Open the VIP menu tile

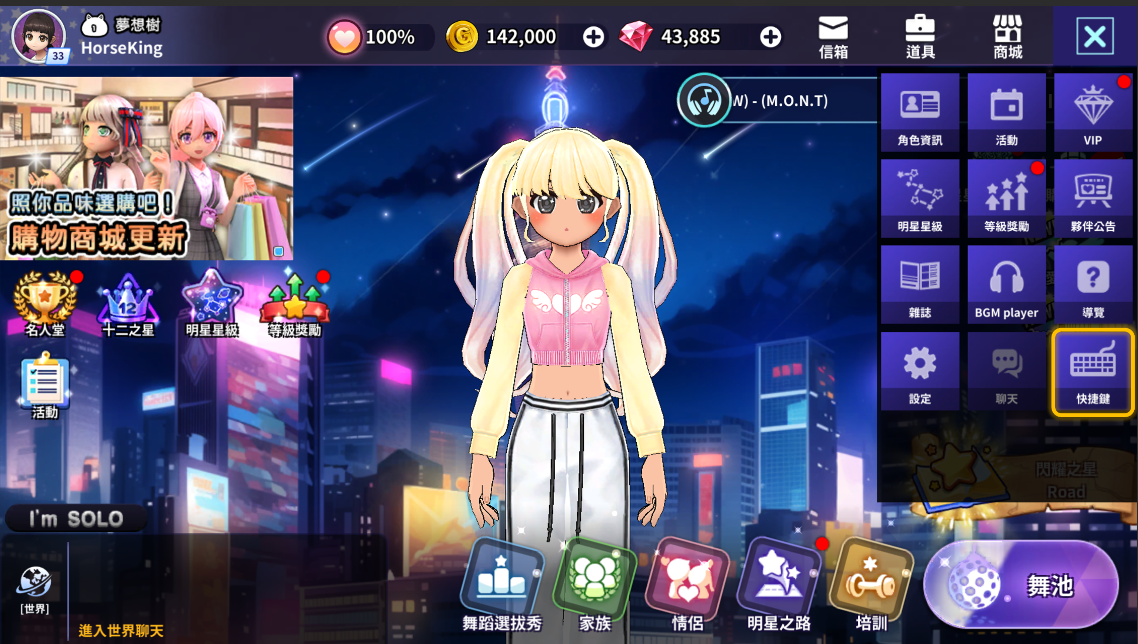[1093, 112]
